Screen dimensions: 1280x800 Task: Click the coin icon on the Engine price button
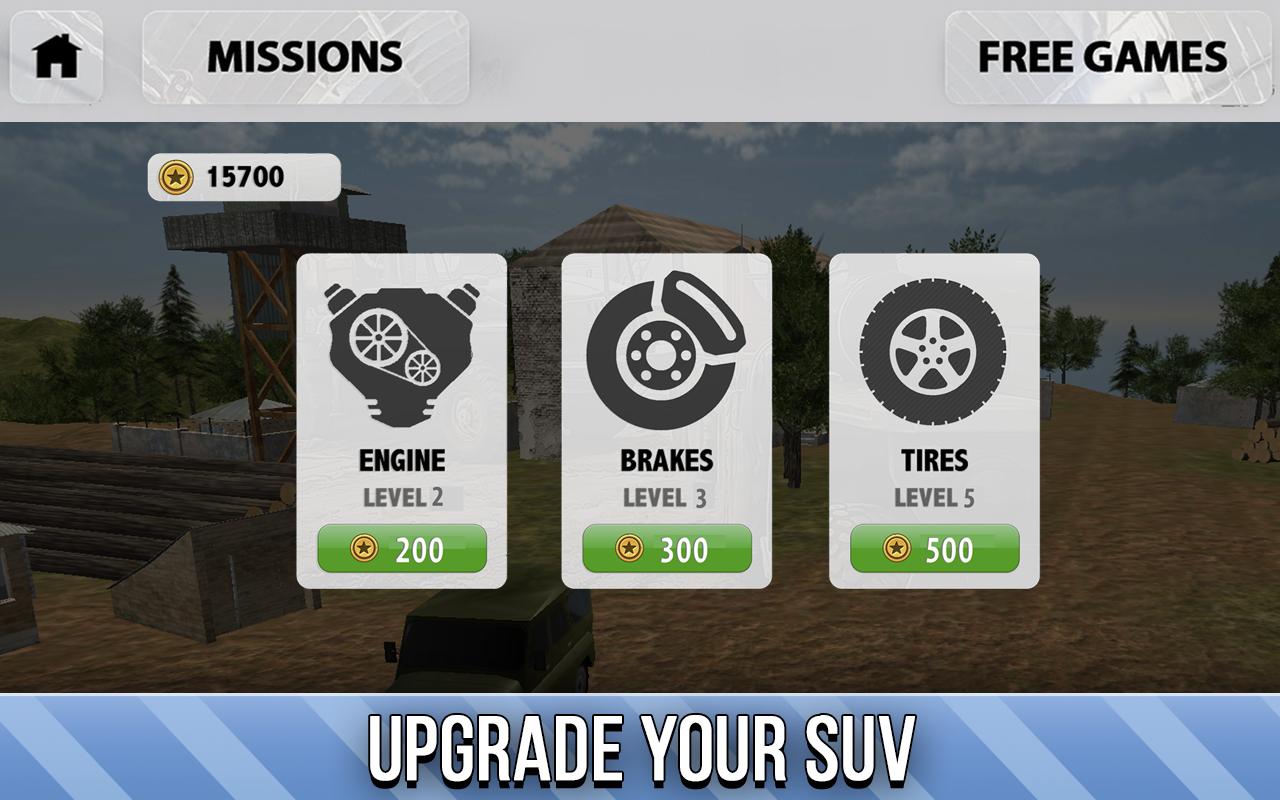(x=366, y=549)
